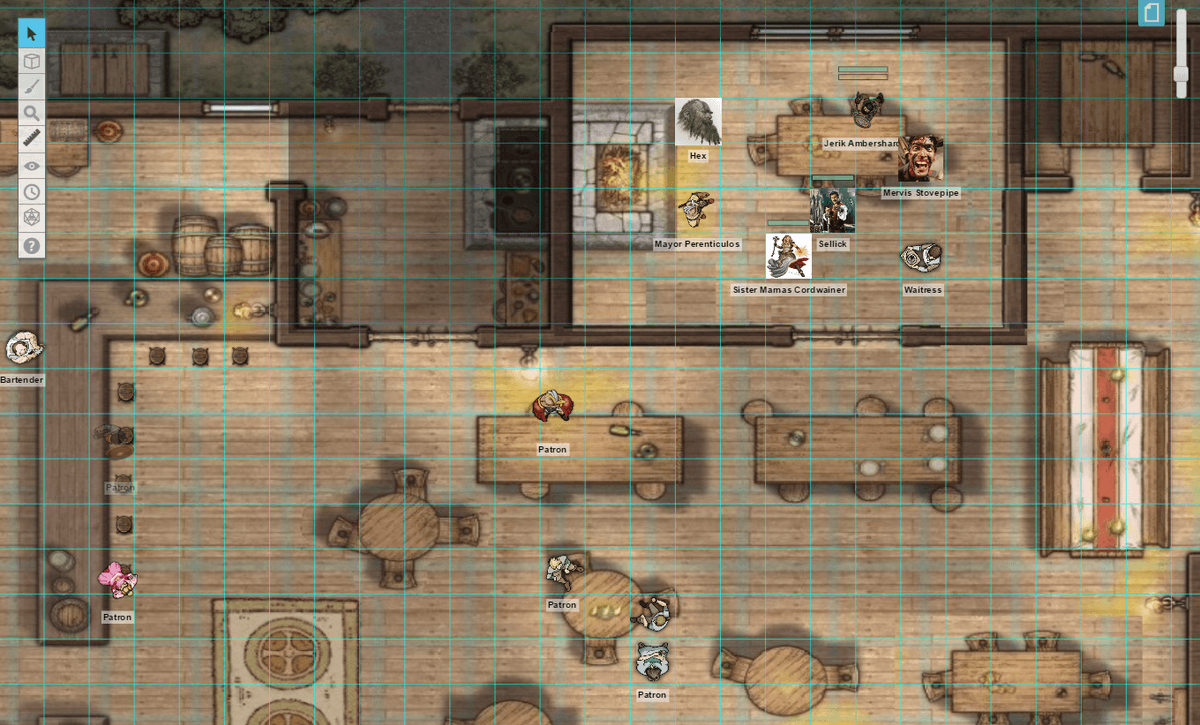Screen dimensions: 1200x725
Task: Pick the Bartender token
Action: (x=22, y=349)
